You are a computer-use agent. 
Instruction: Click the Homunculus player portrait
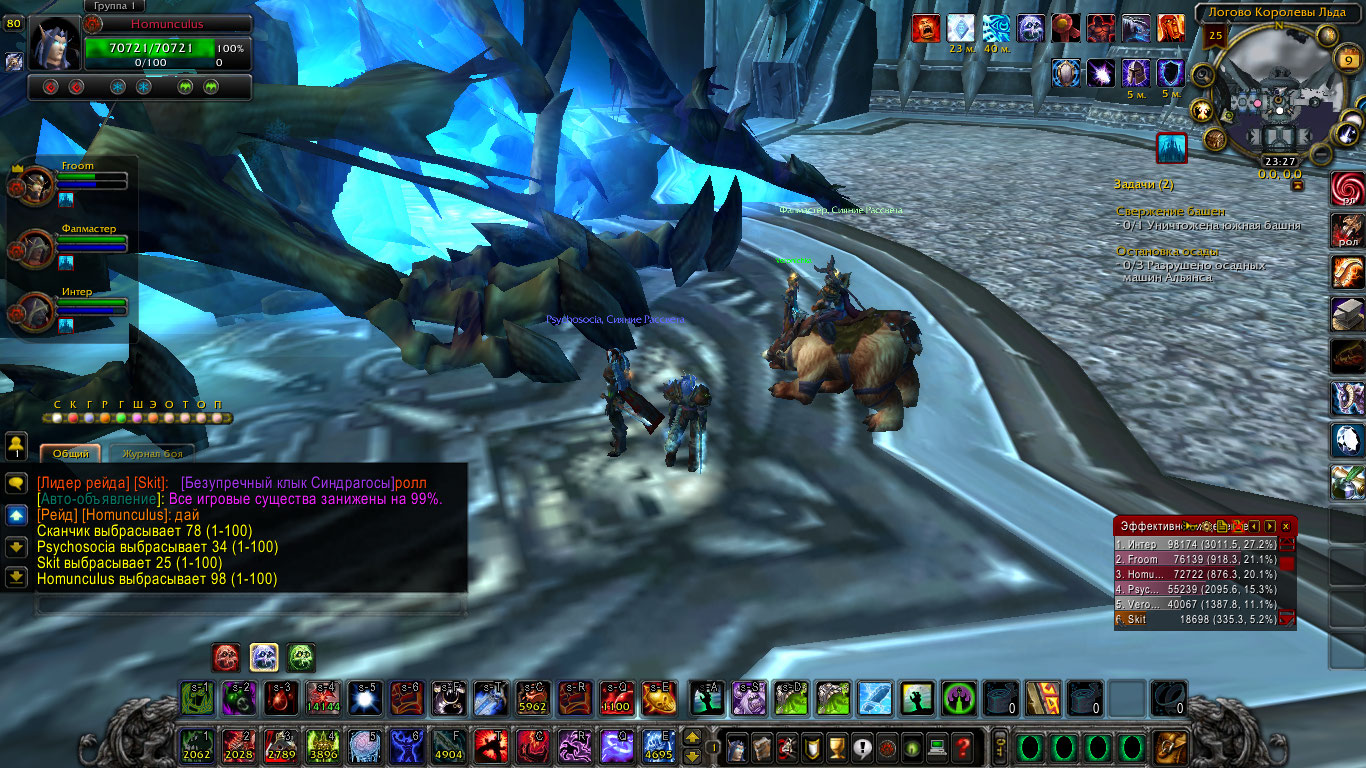point(54,42)
